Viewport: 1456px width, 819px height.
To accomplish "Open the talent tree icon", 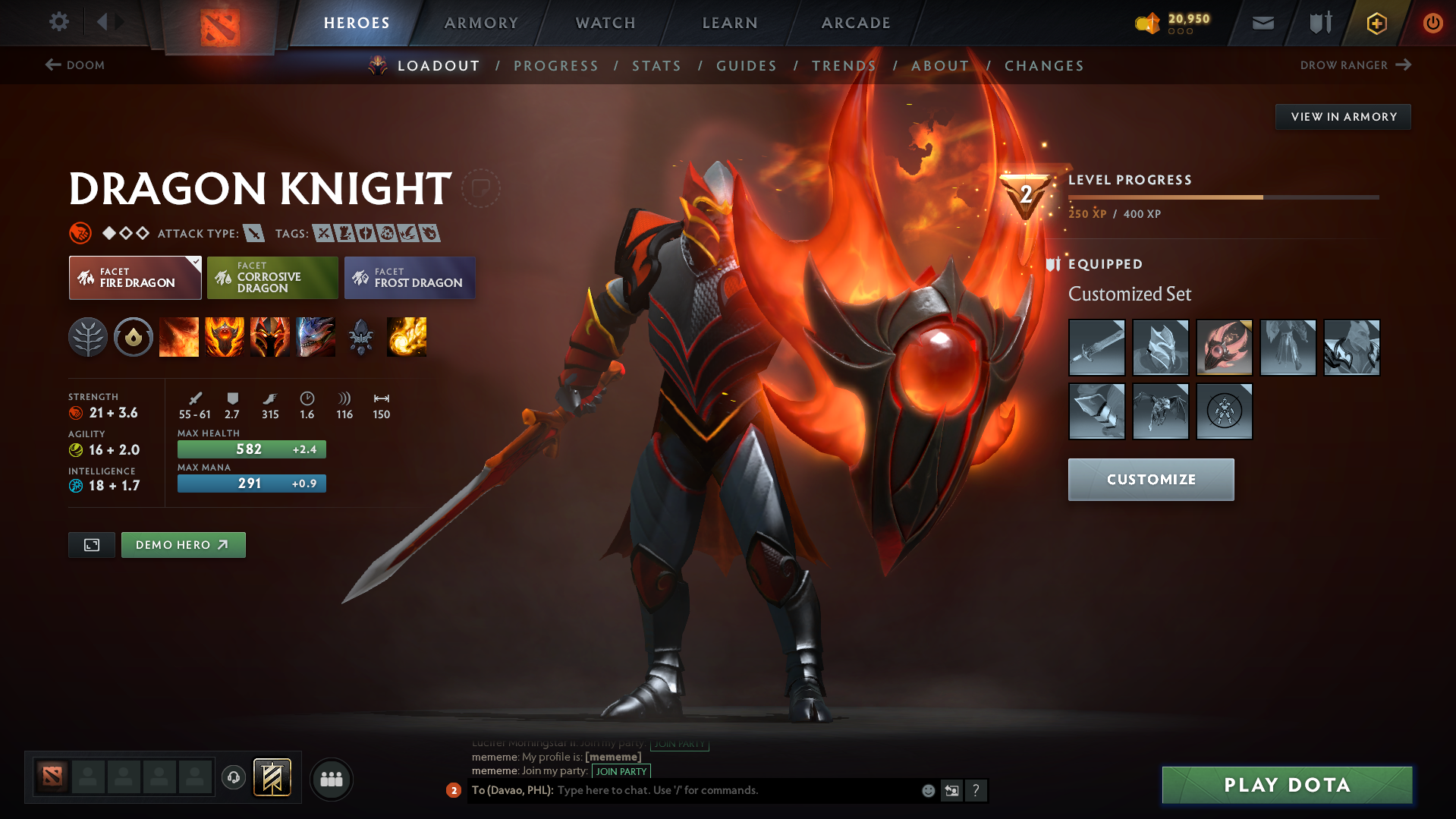I will point(89,337).
